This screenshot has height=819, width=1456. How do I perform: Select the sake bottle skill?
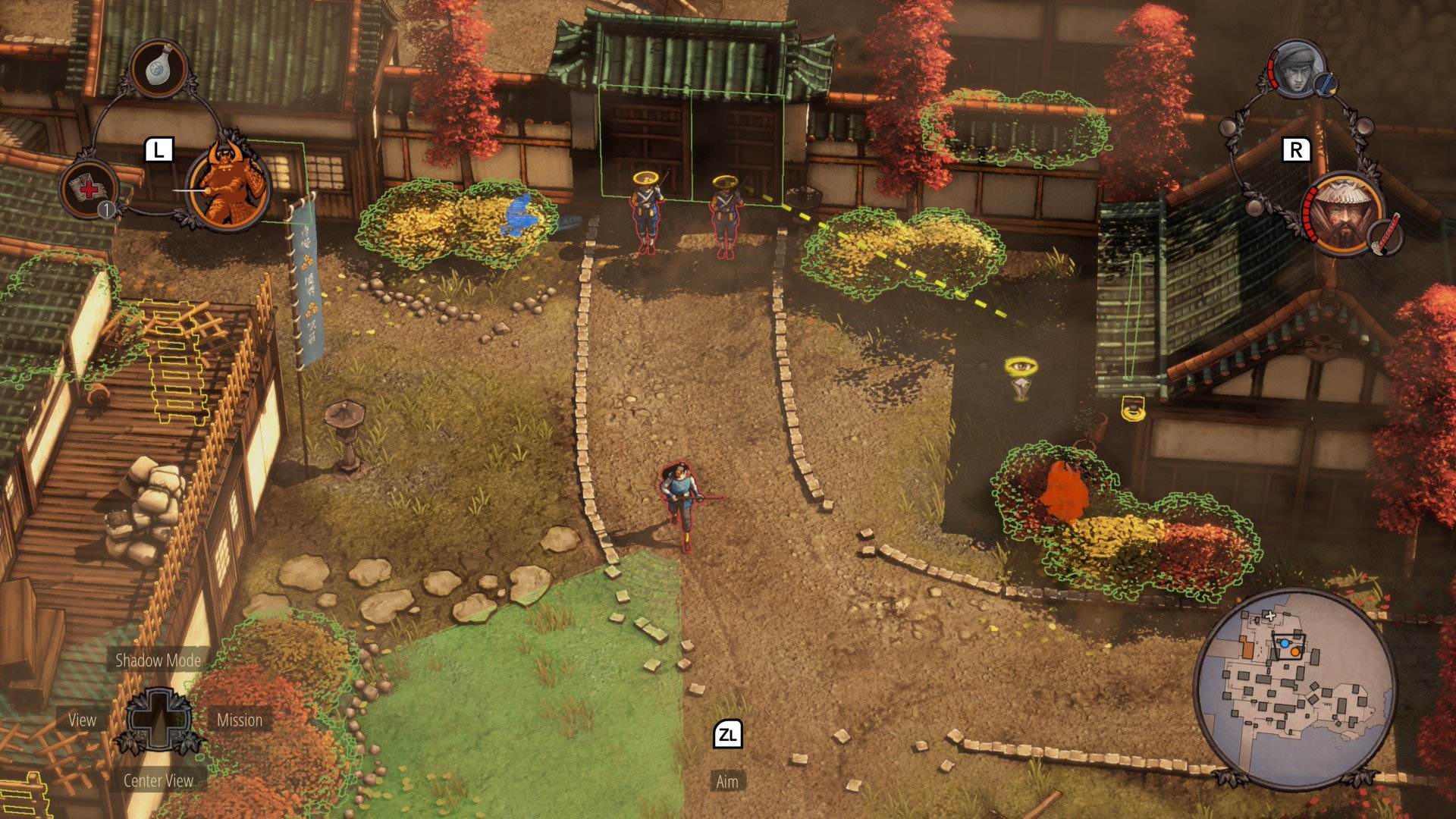158,69
